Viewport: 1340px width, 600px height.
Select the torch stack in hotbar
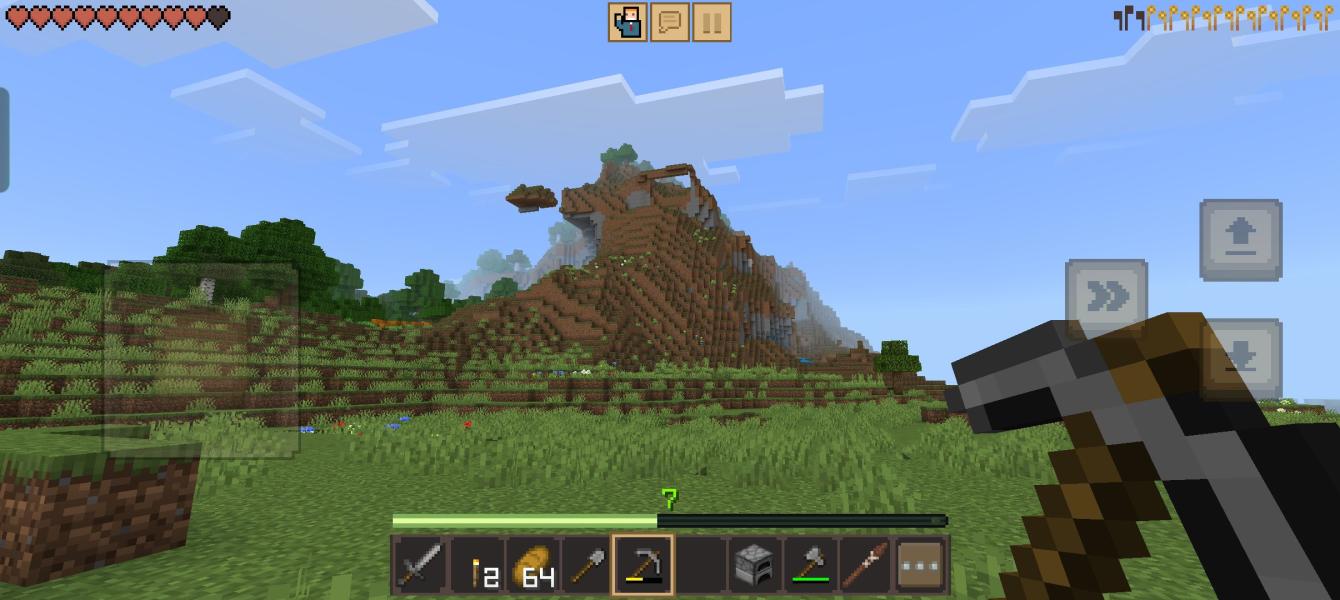pyautogui.click(x=477, y=565)
